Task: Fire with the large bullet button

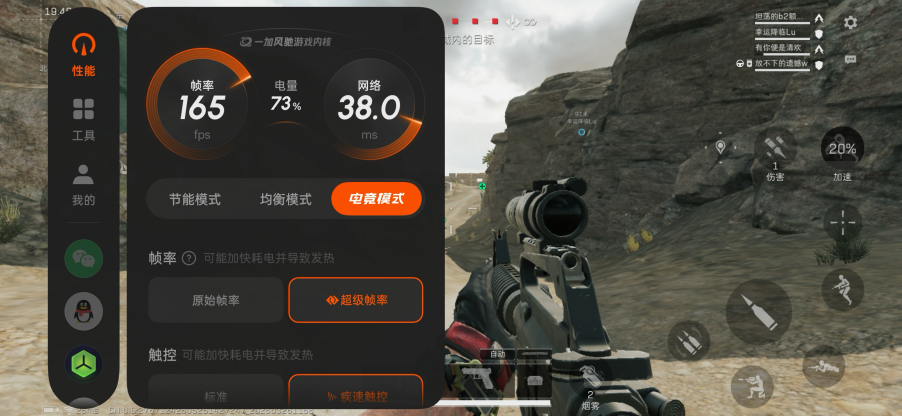Action: (x=758, y=311)
